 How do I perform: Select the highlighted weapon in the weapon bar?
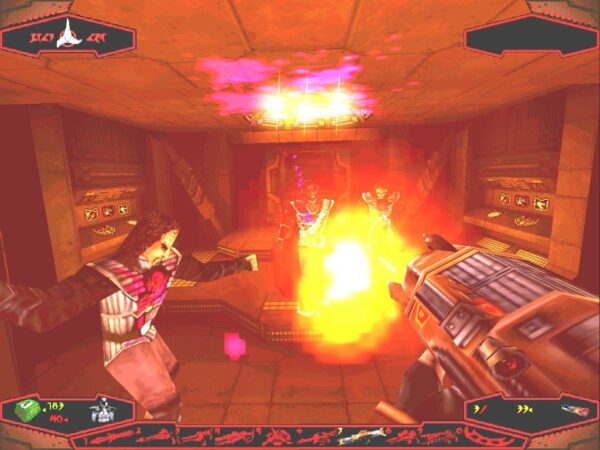click(x=353, y=436)
